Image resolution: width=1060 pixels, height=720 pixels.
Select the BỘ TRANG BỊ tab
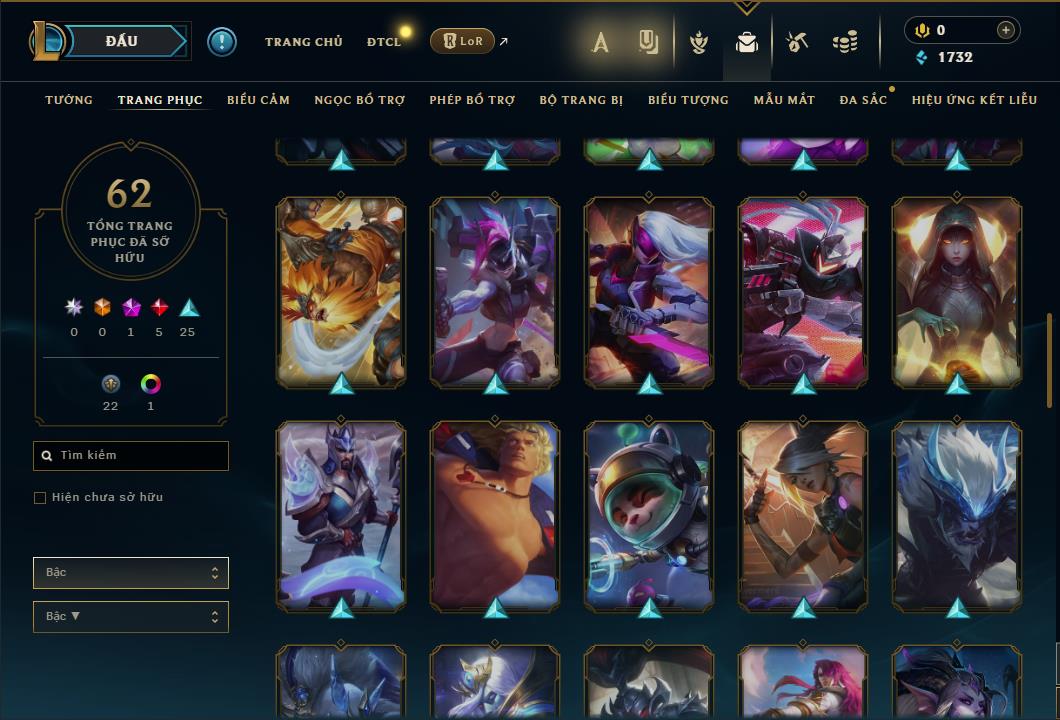pyautogui.click(x=581, y=100)
